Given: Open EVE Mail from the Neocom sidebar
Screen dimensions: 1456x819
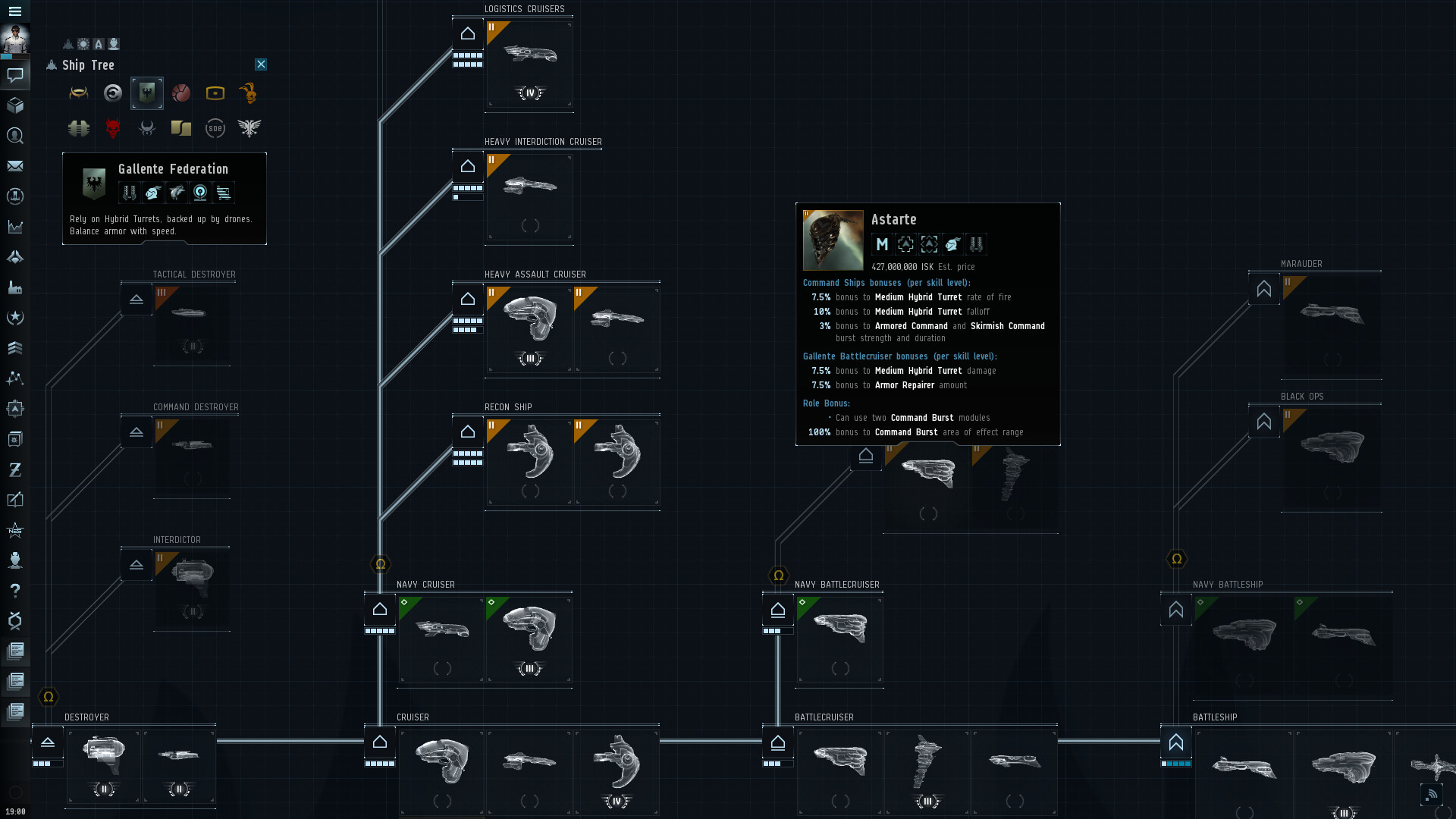Looking at the screenshot, I should (x=15, y=166).
